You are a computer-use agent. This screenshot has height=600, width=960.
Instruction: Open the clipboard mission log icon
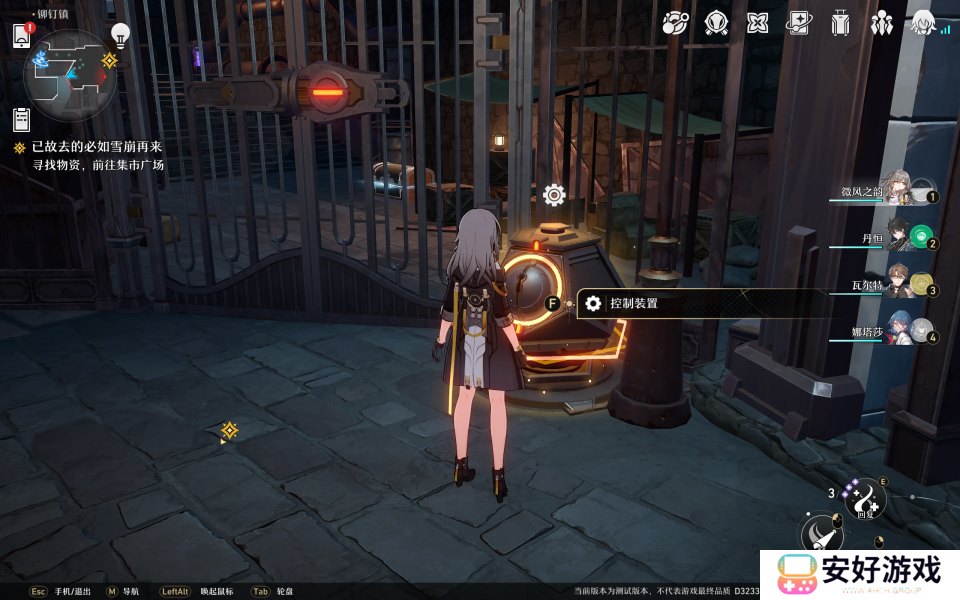[x=22, y=119]
